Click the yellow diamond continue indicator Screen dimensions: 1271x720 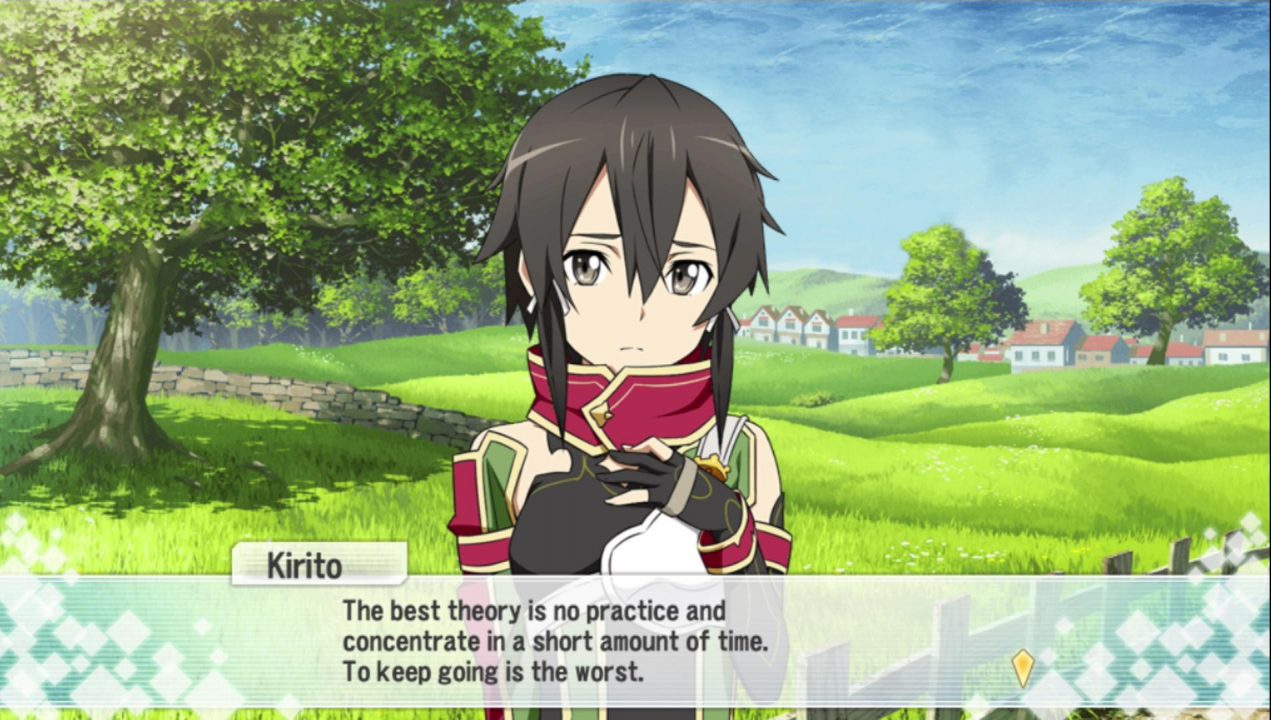(x=1022, y=667)
